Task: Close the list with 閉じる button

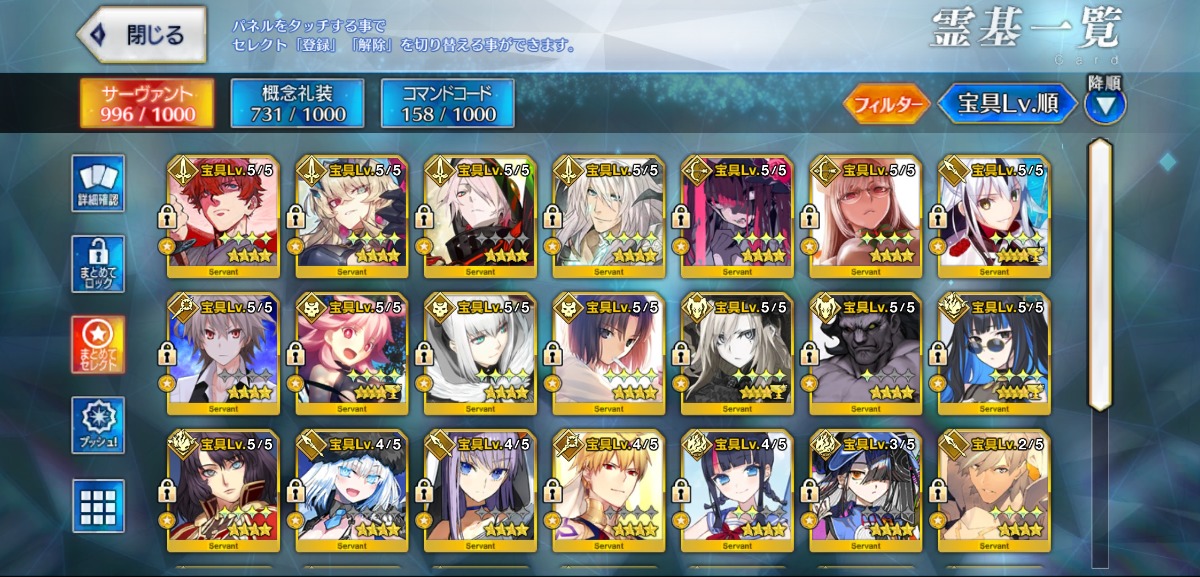Action: [x=142, y=35]
